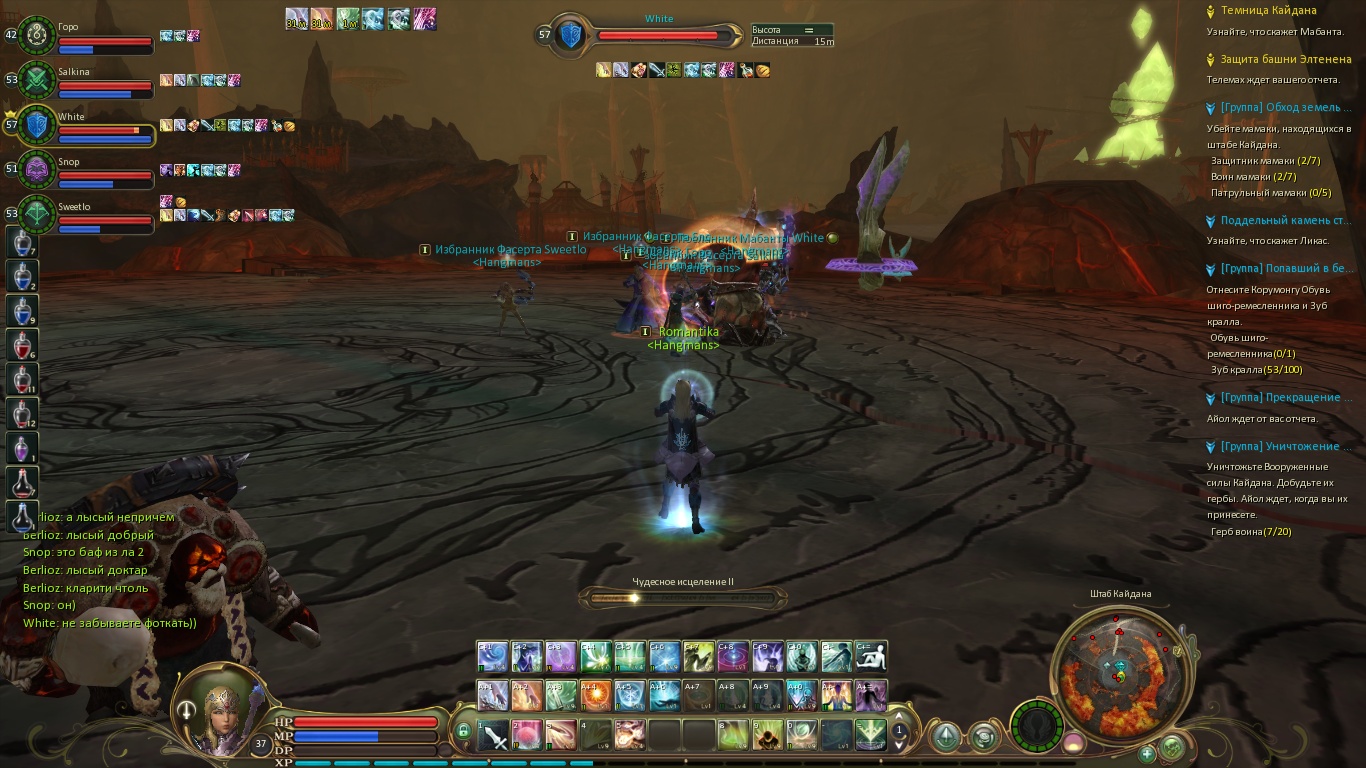1366x768 pixels.
Task: Cast the snowflake skill on A+5
Action: pyautogui.click(x=629, y=695)
